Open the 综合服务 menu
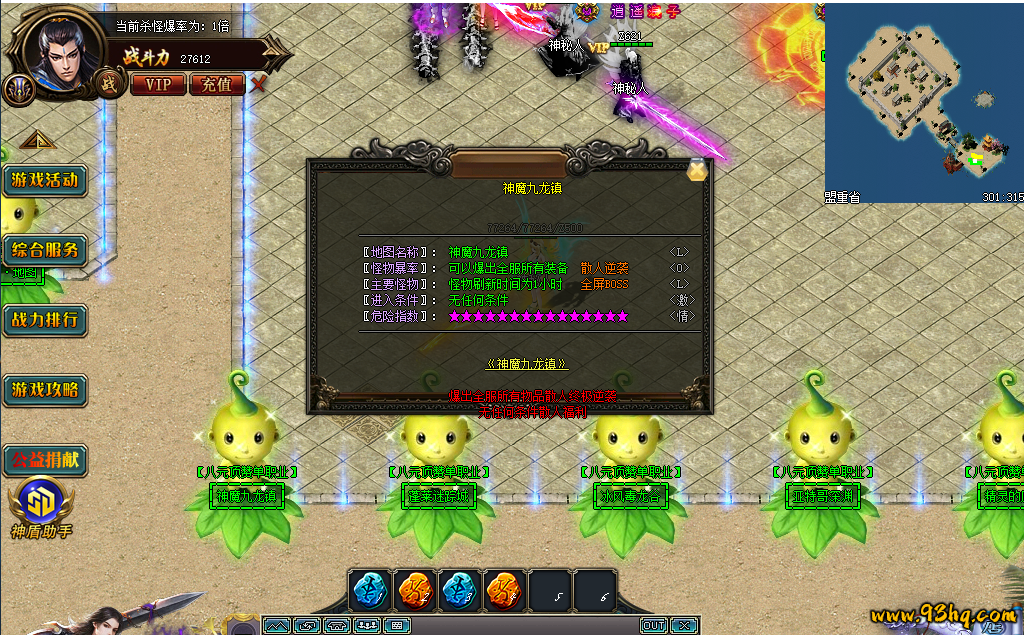Screen dimensions: 1024x635 click(44, 250)
